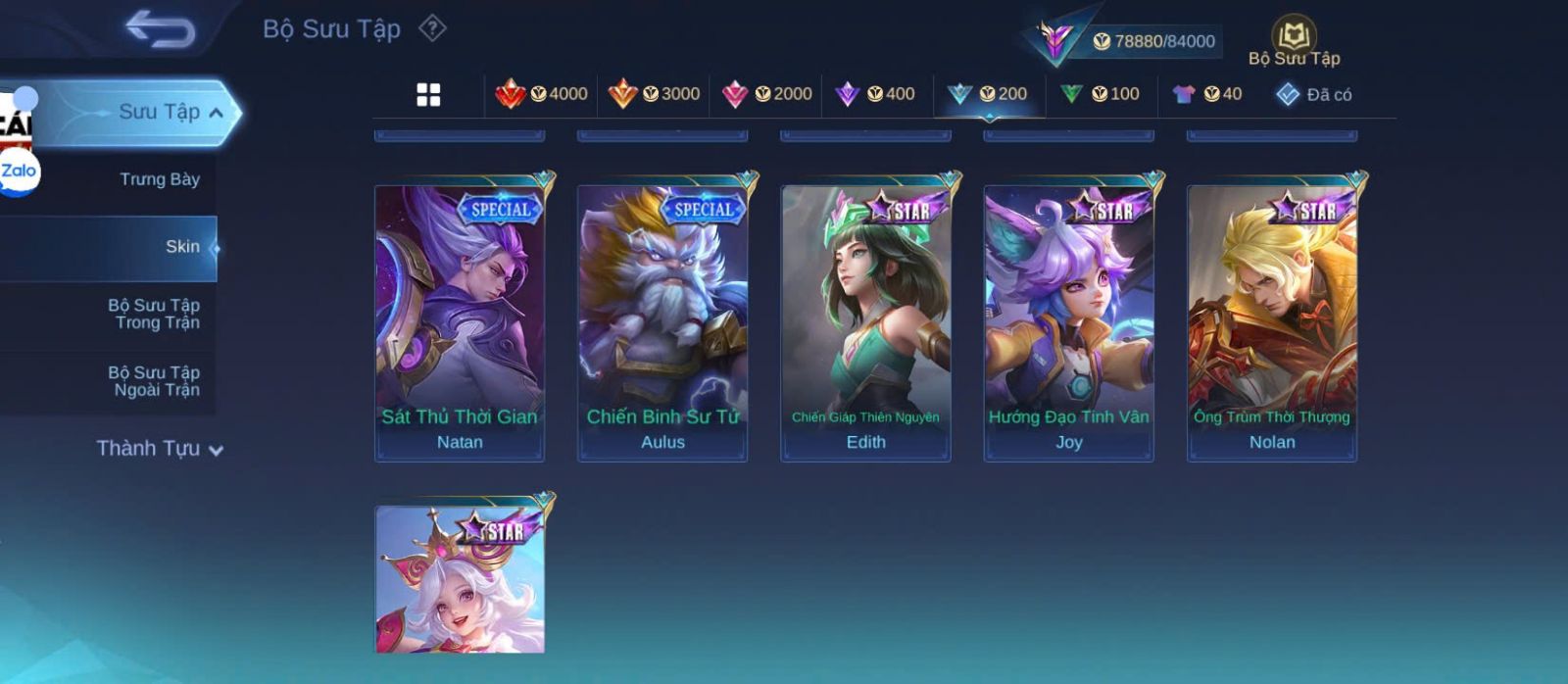1568x684 pixels.
Task: Switch to the 2000 point tier
Action: coord(766,94)
